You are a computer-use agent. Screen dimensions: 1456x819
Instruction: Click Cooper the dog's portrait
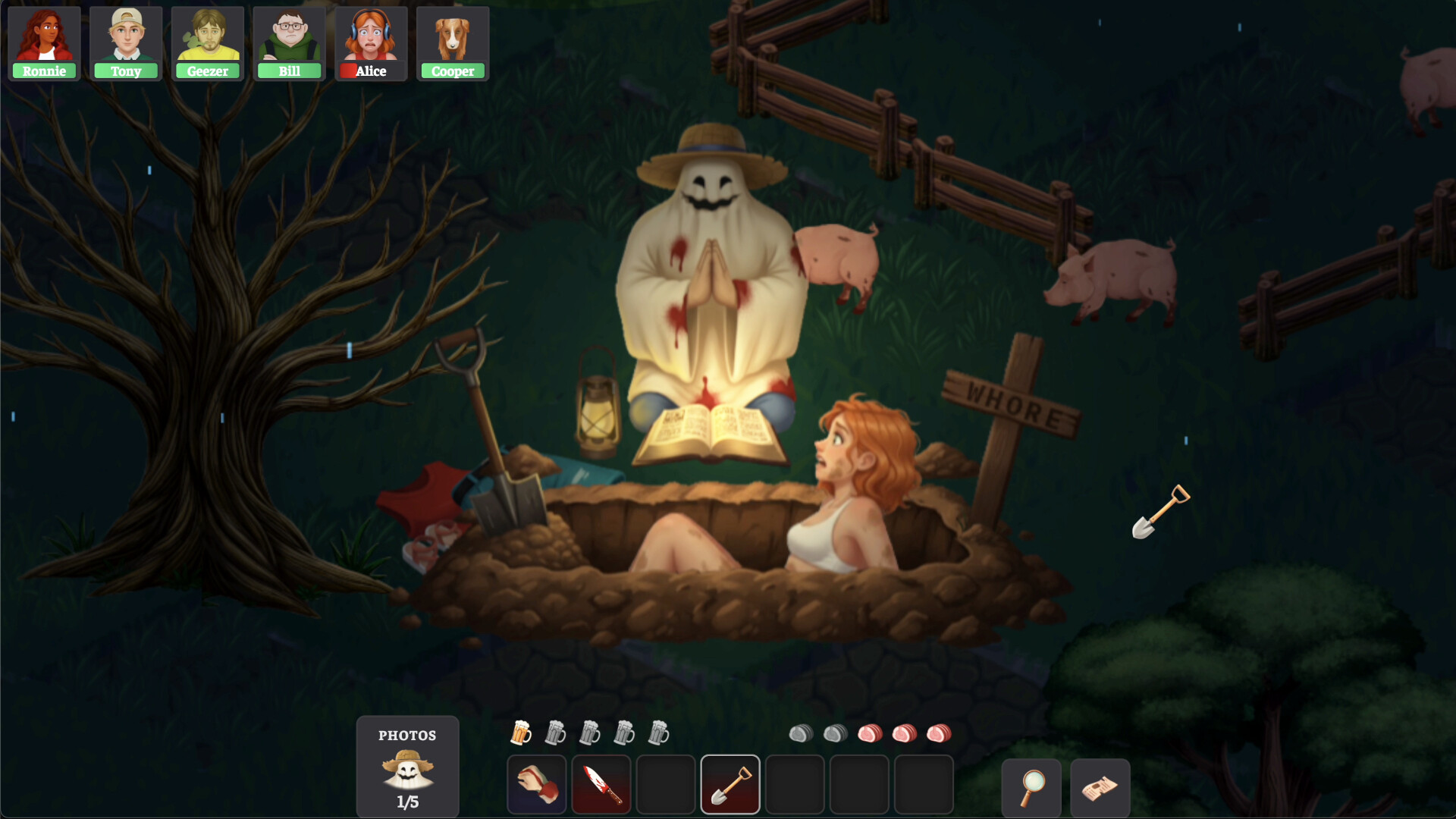[x=452, y=37]
